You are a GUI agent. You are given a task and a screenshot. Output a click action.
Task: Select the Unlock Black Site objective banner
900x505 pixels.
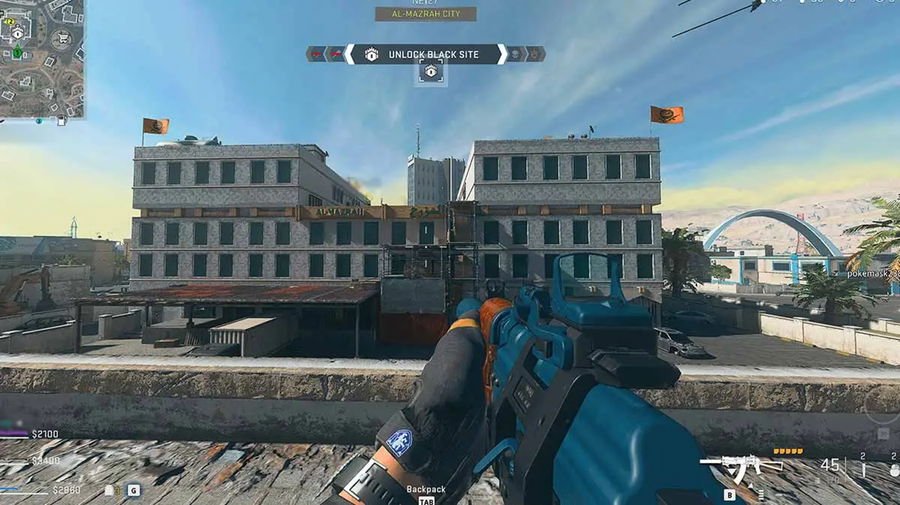tap(426, 54)
